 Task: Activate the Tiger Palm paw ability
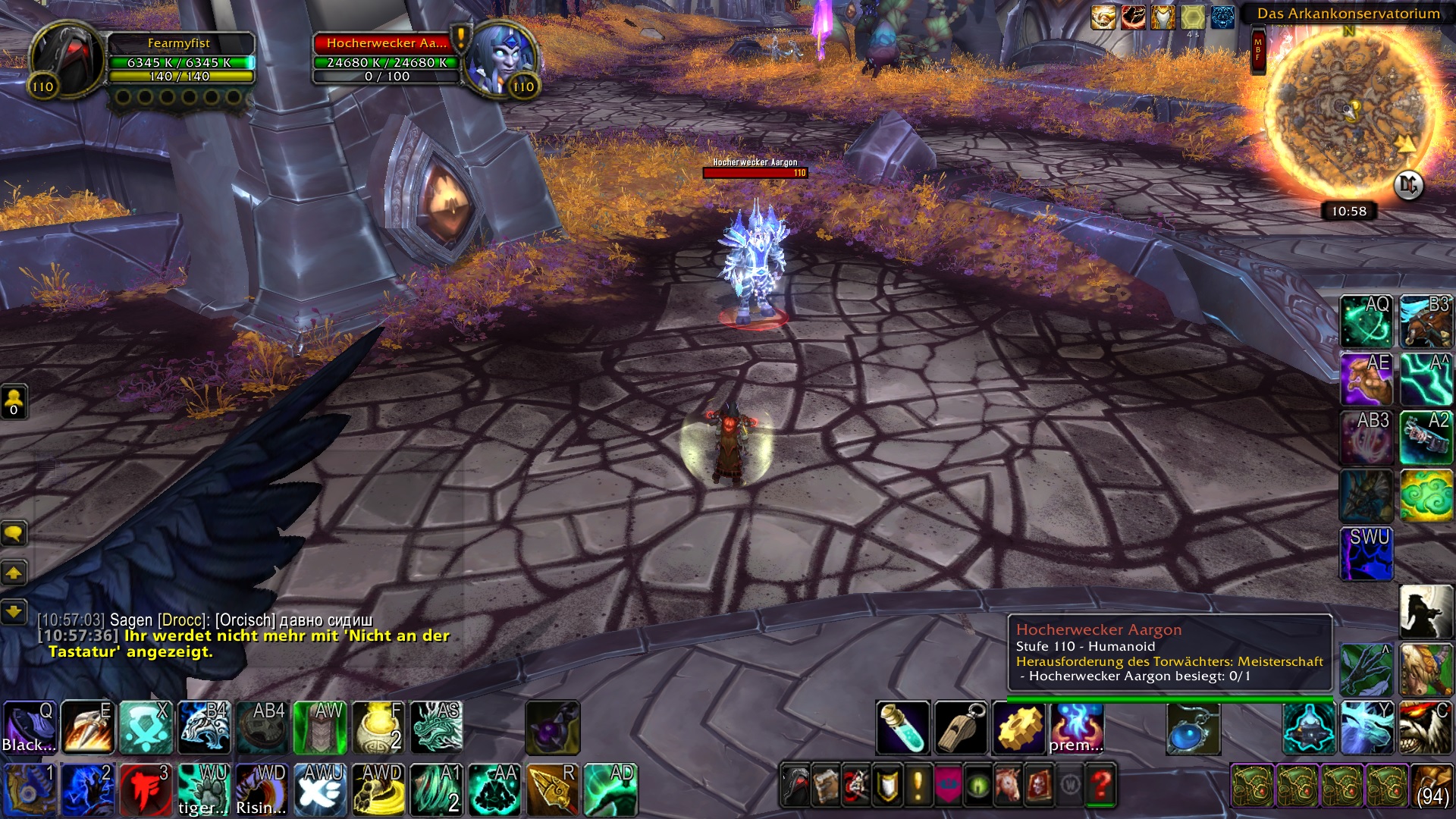(x=202, y=789)
